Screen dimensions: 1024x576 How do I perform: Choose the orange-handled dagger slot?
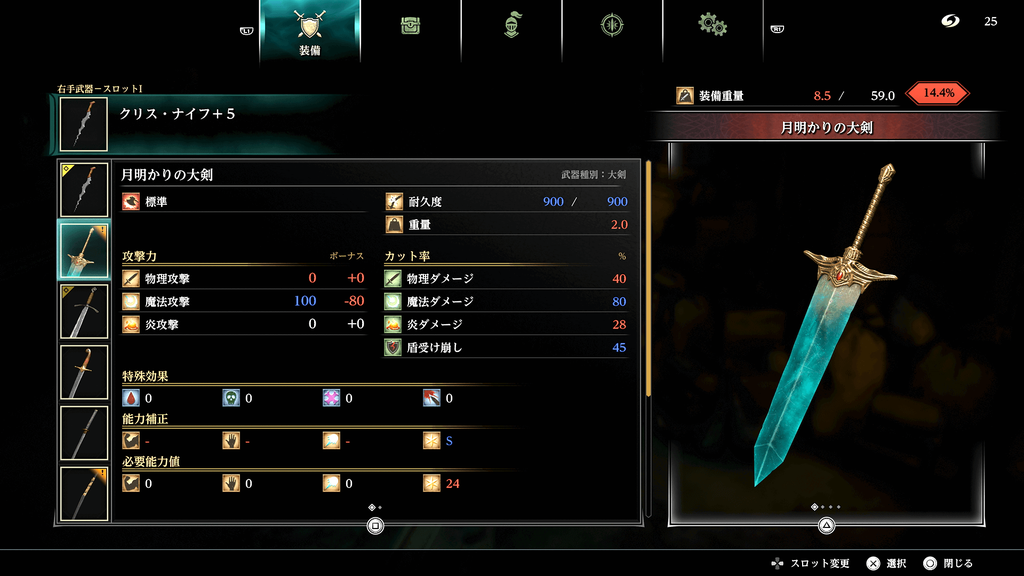(x=84, y=372)
